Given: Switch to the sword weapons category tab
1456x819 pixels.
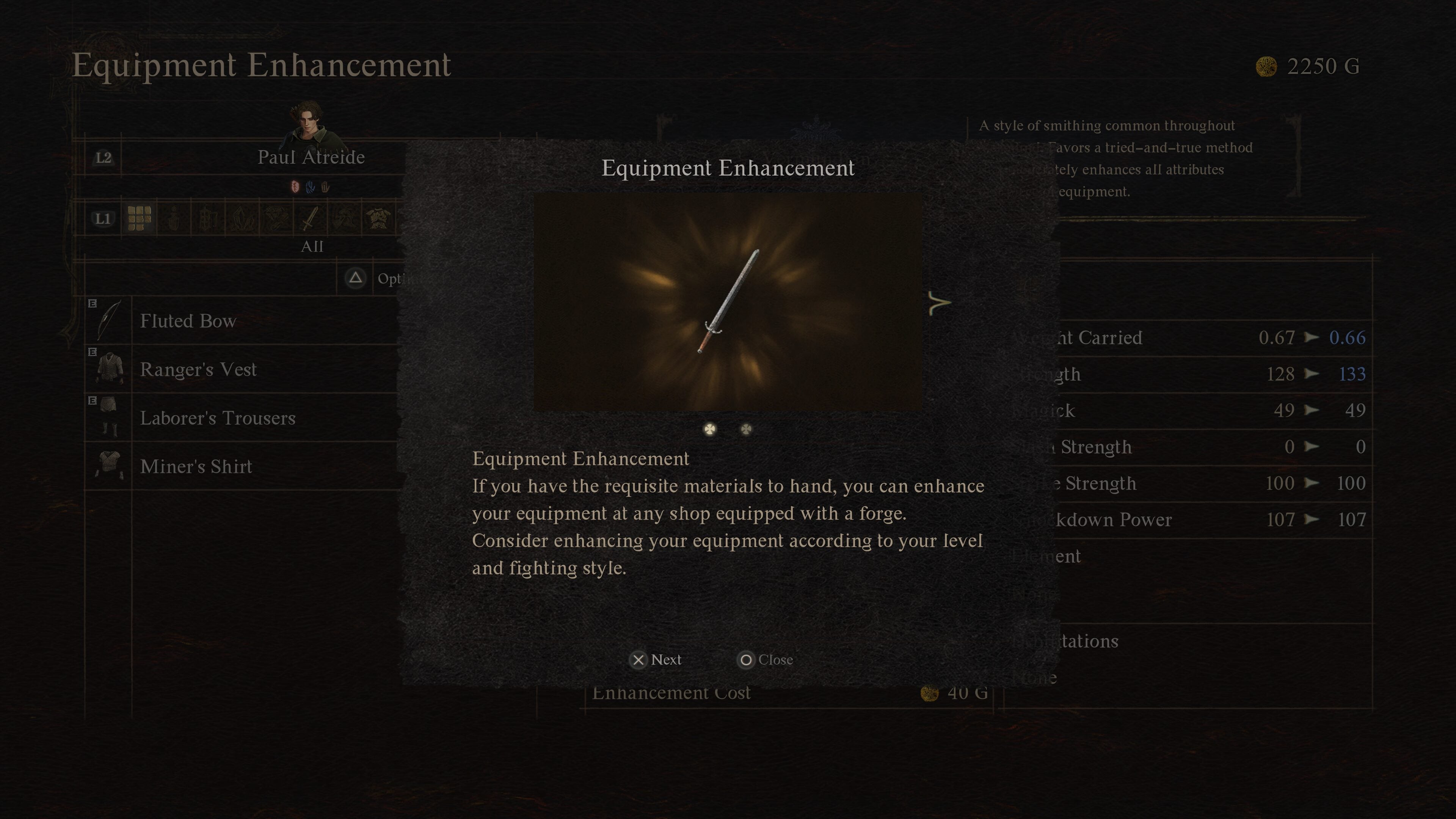Looking at the screenshot, I should click(x=310, y=218).
